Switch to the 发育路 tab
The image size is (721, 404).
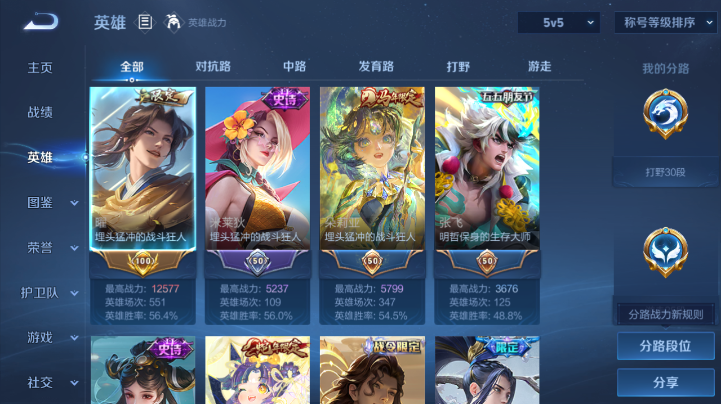(377, 67)
